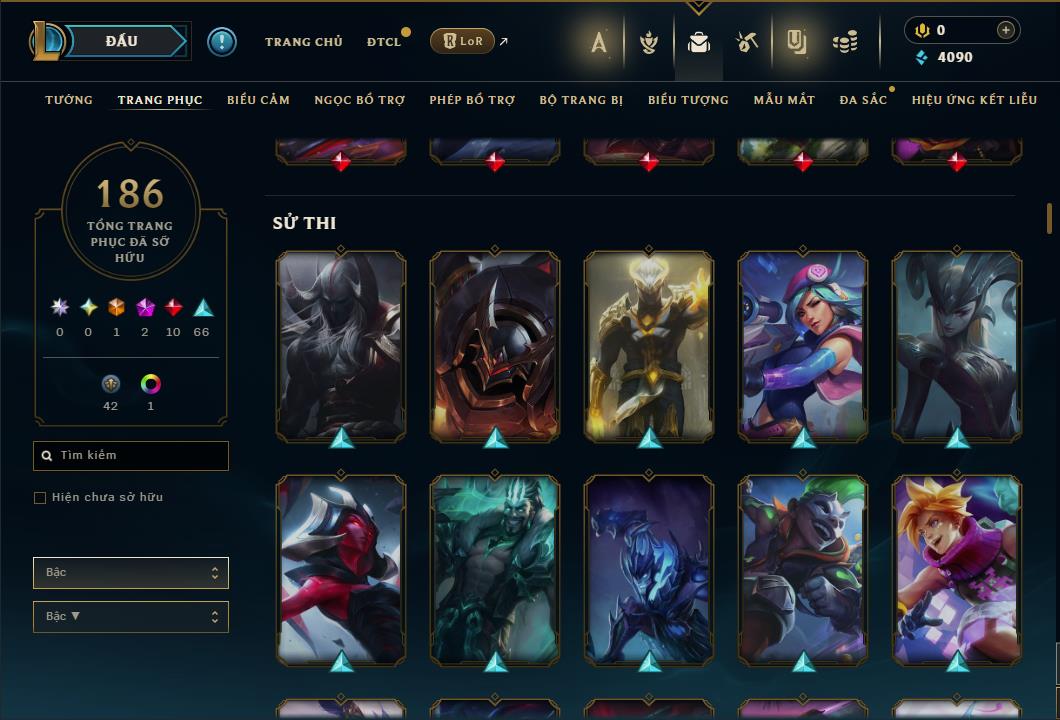The width and height of the screenshot is (1060, 720).
Task: Open the MẪU MẮT tab
Action: point(784,100)
